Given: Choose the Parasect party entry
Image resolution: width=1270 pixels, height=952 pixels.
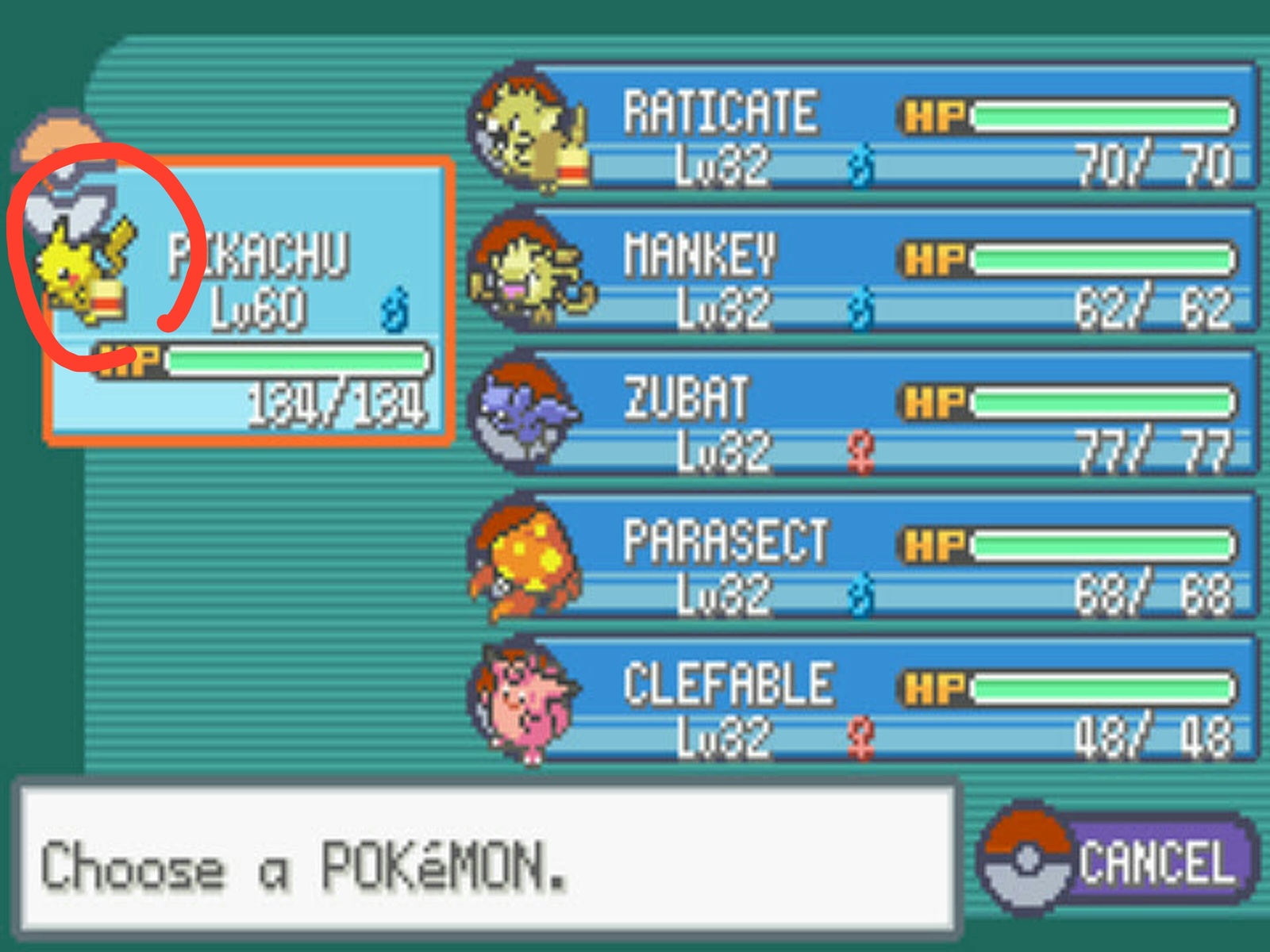Looking at the screenshot, I should point(865,555).
